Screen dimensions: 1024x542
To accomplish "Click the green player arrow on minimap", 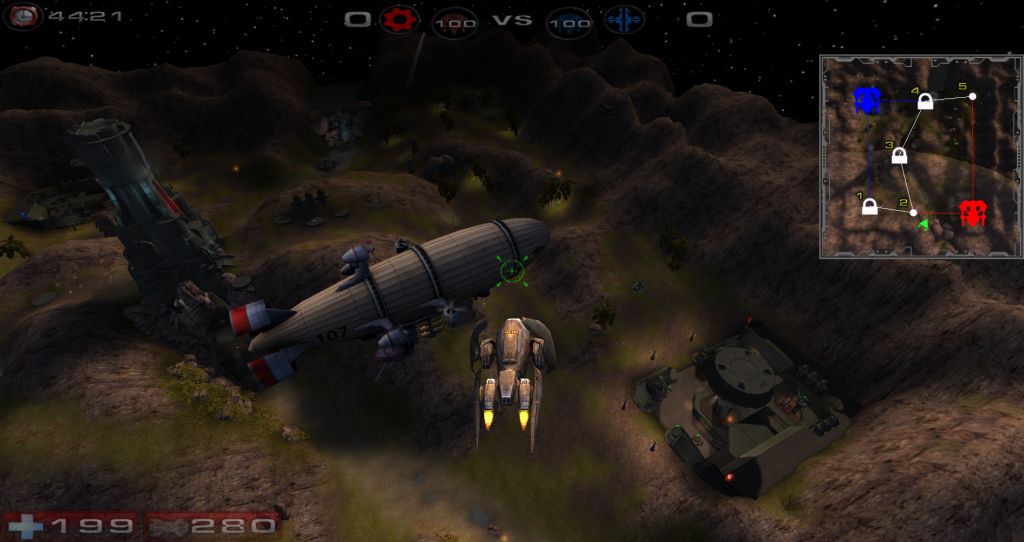I will click(x=925, y=222).
